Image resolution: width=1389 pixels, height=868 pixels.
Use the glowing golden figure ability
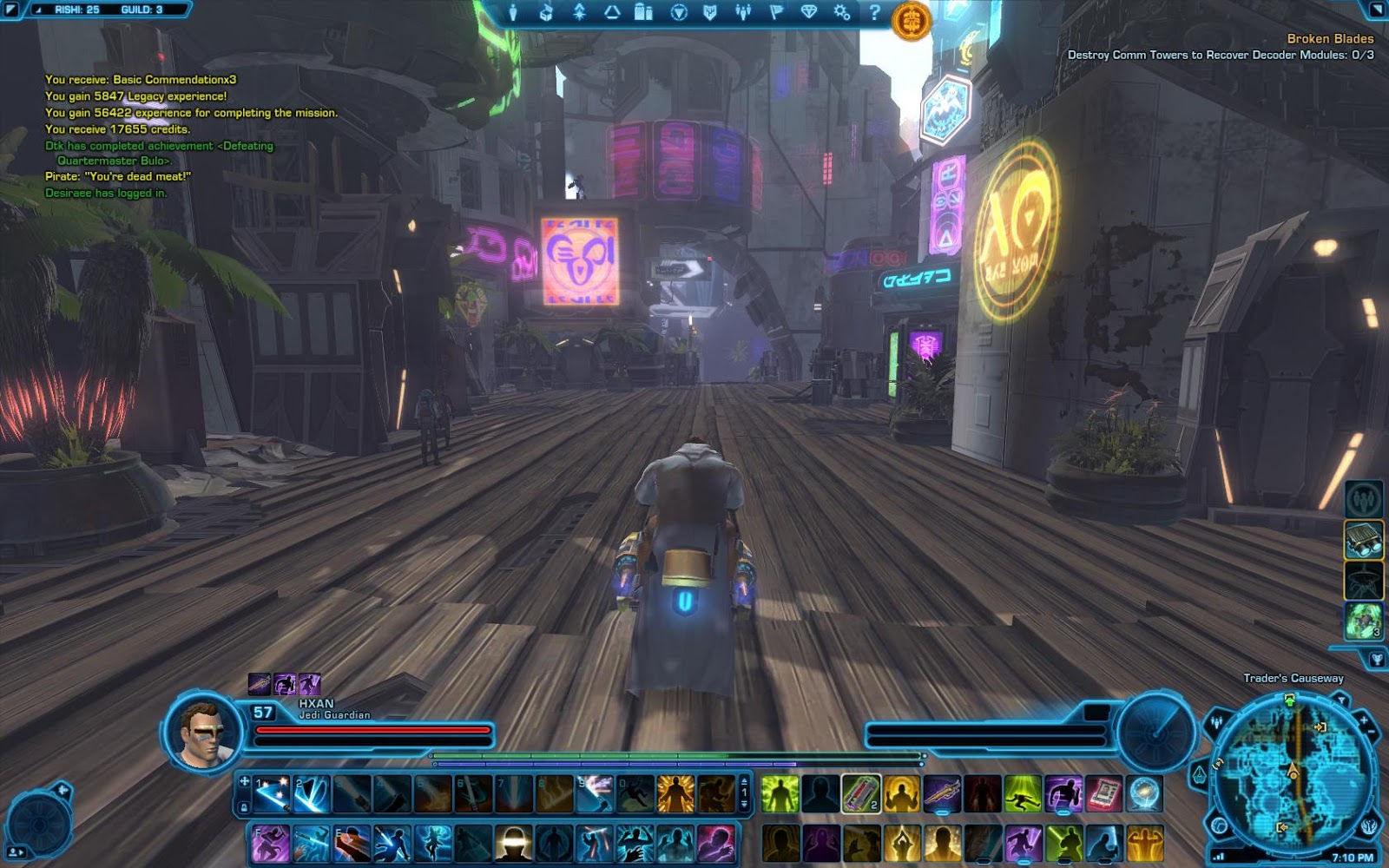click(x=675, y=794)
